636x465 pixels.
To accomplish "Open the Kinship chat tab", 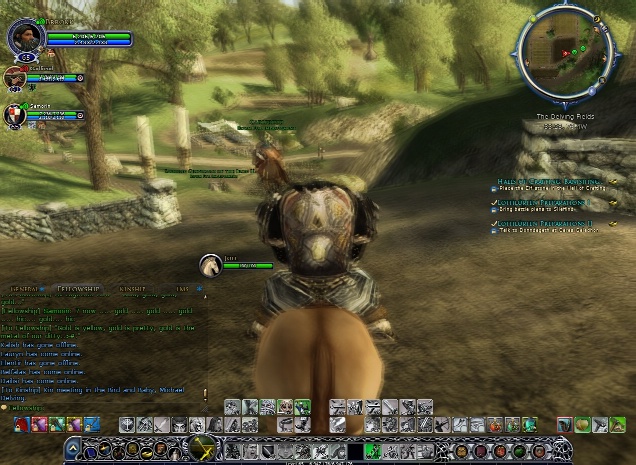I will click(132, 288).
